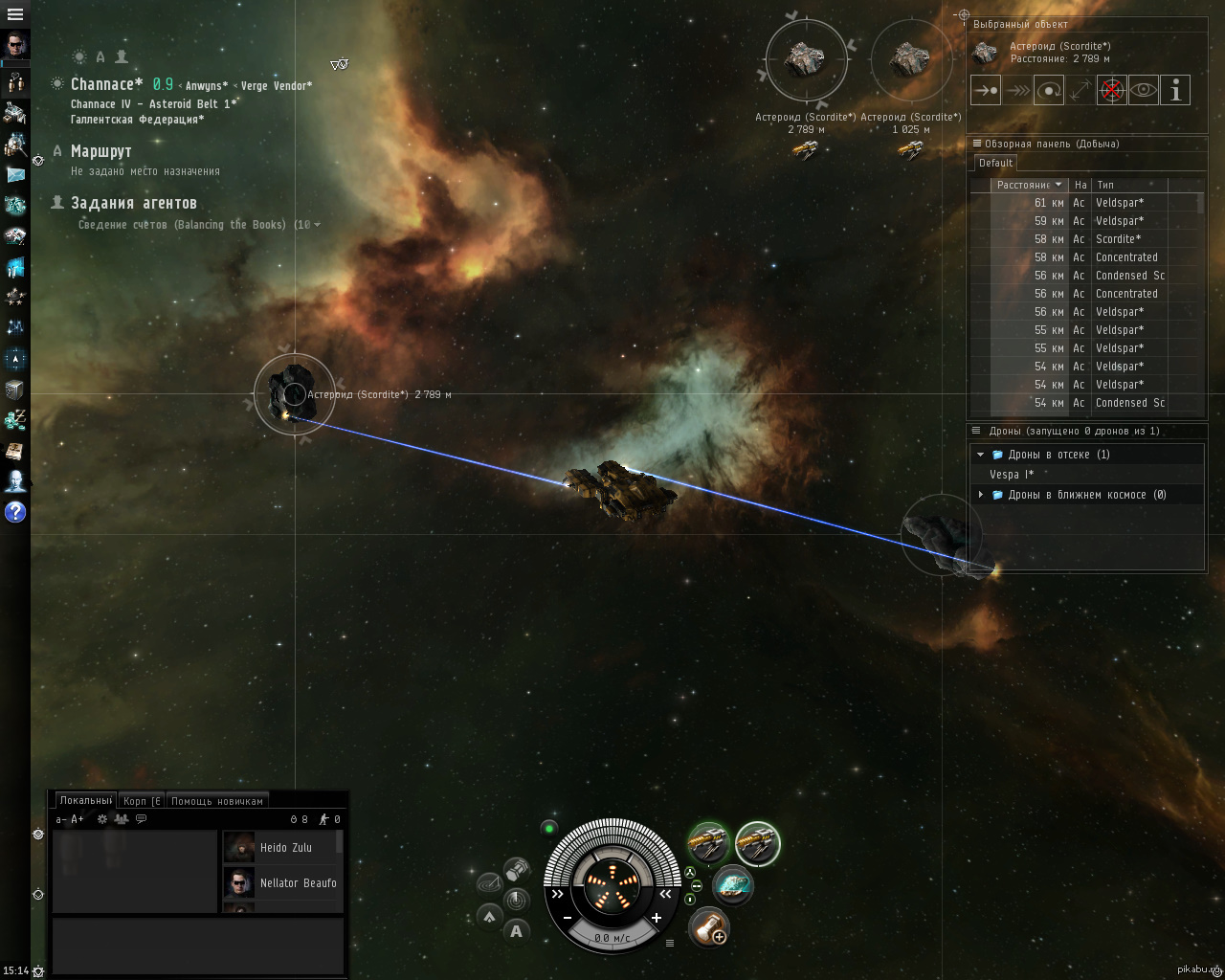
Task: Click the approach button for selected asteroid
Action: coord(986,91)
